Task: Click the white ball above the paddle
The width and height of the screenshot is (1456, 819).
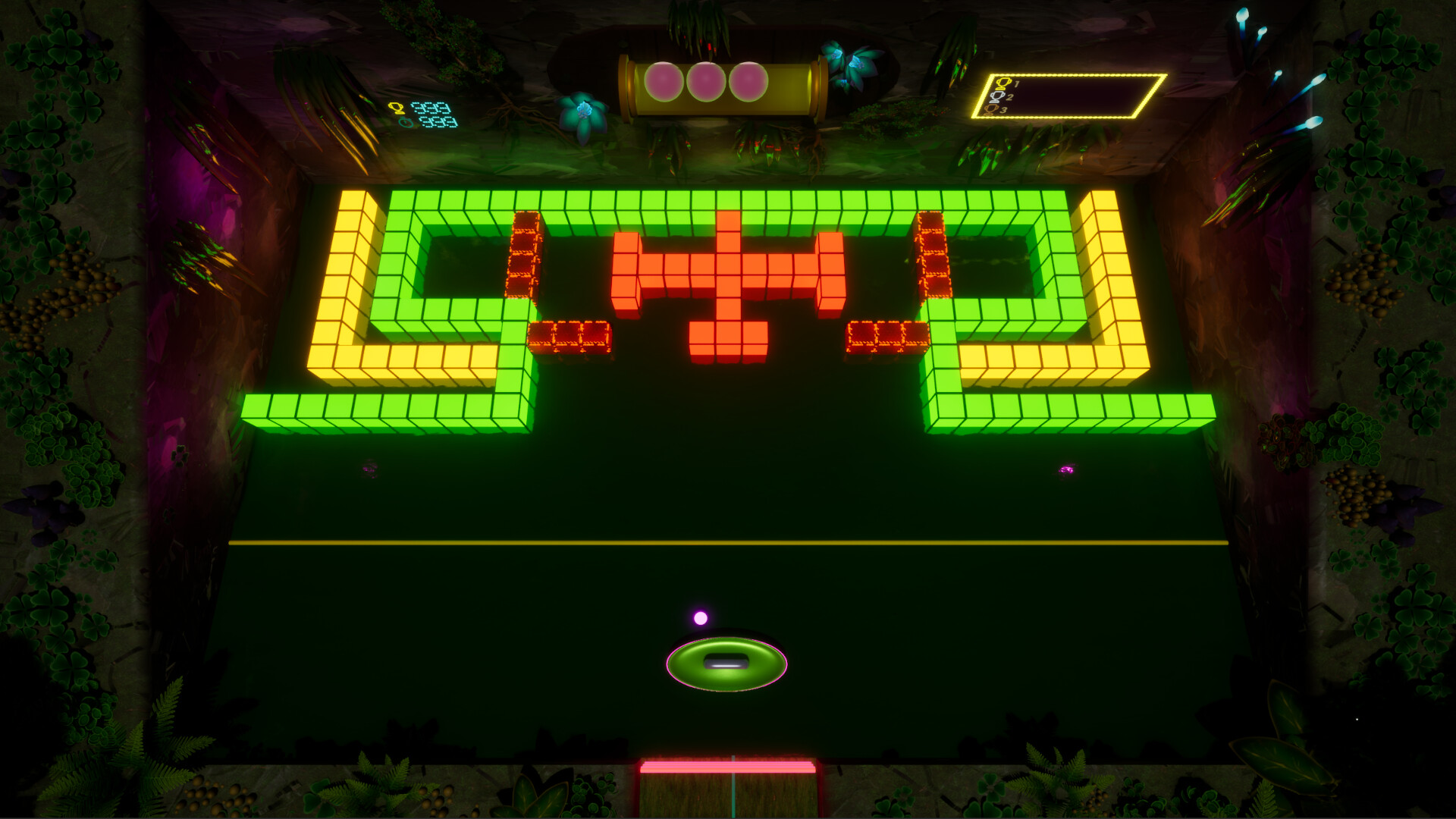Action: 699,618
